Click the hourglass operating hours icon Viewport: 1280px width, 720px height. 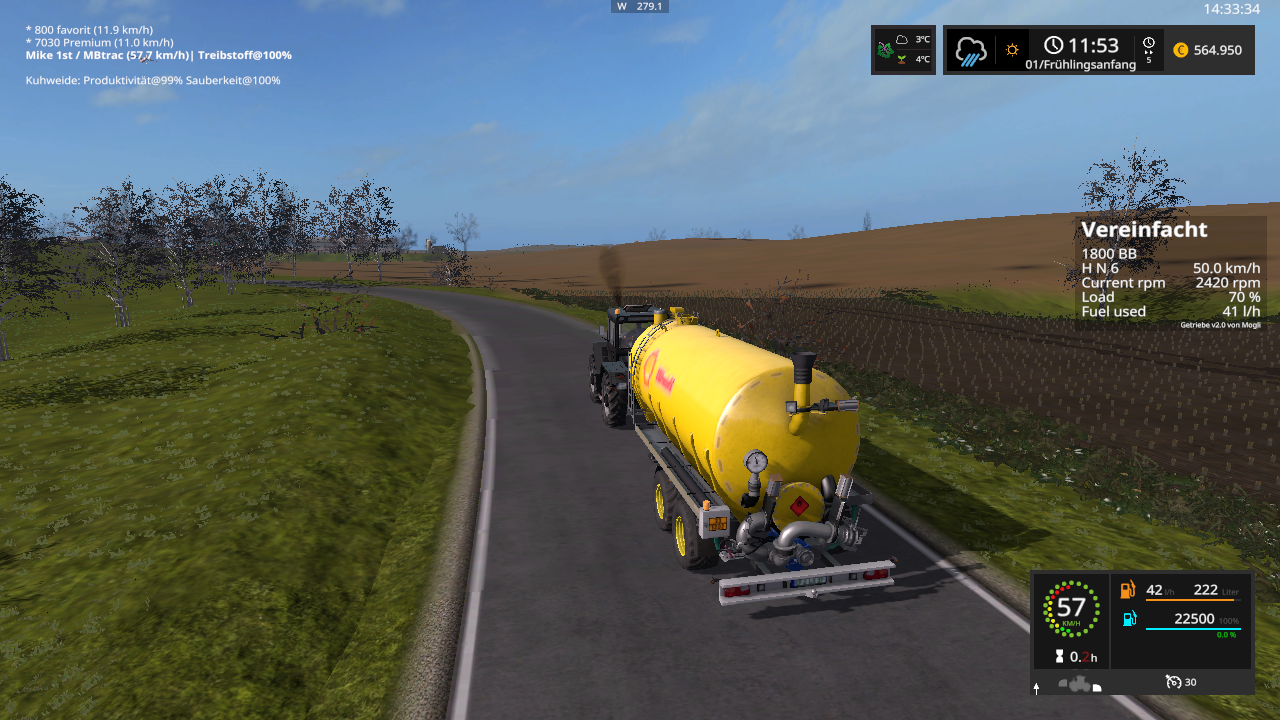(x=1059, y=657)
